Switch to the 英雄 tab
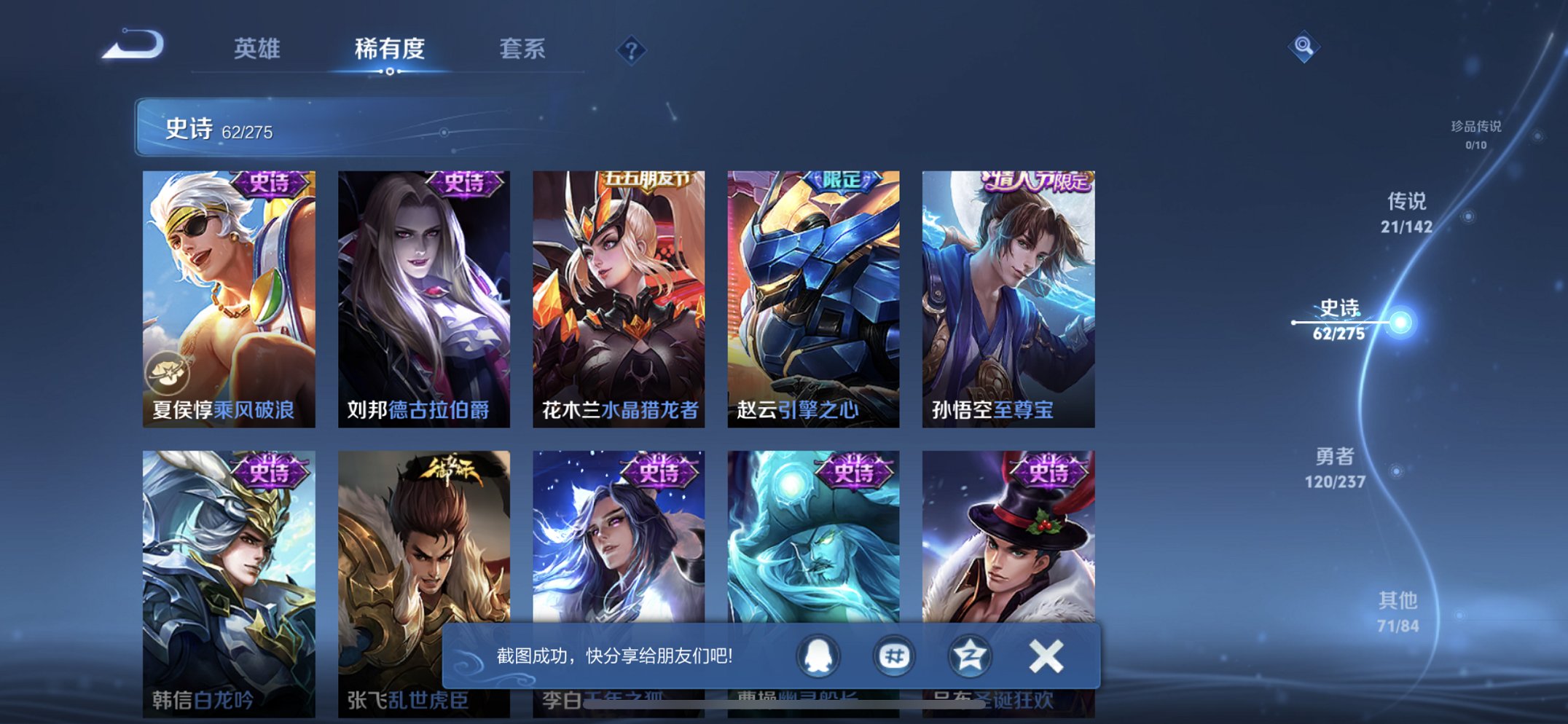 pyautogui.click(x=257, y=49)
